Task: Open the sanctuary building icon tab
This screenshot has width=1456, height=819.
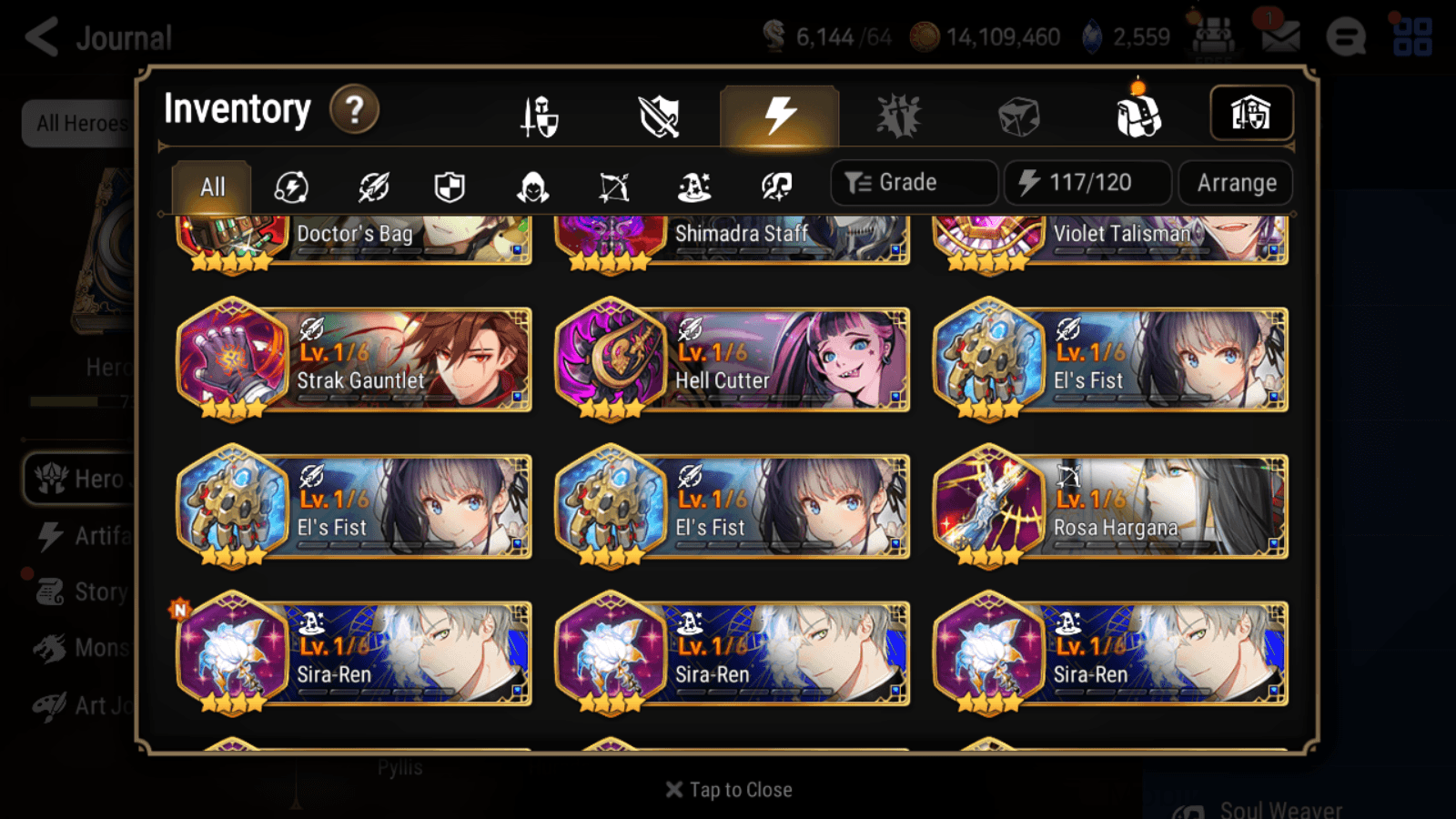Action: pos(1249,113)
